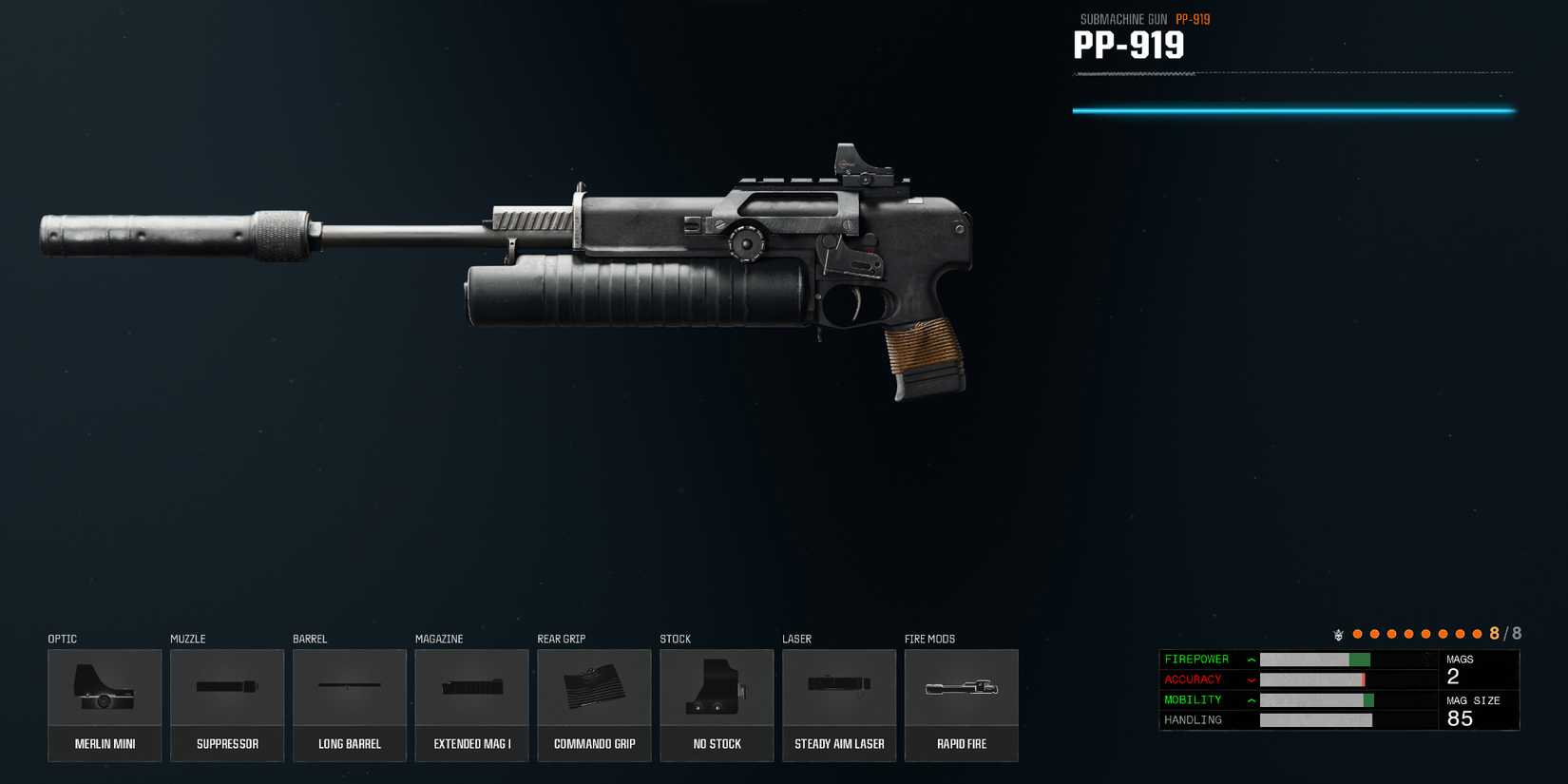Click the orange PP-919 breadcrumb label
The height and width of the screenshot is (784, 1568).
click(1193, 18)
